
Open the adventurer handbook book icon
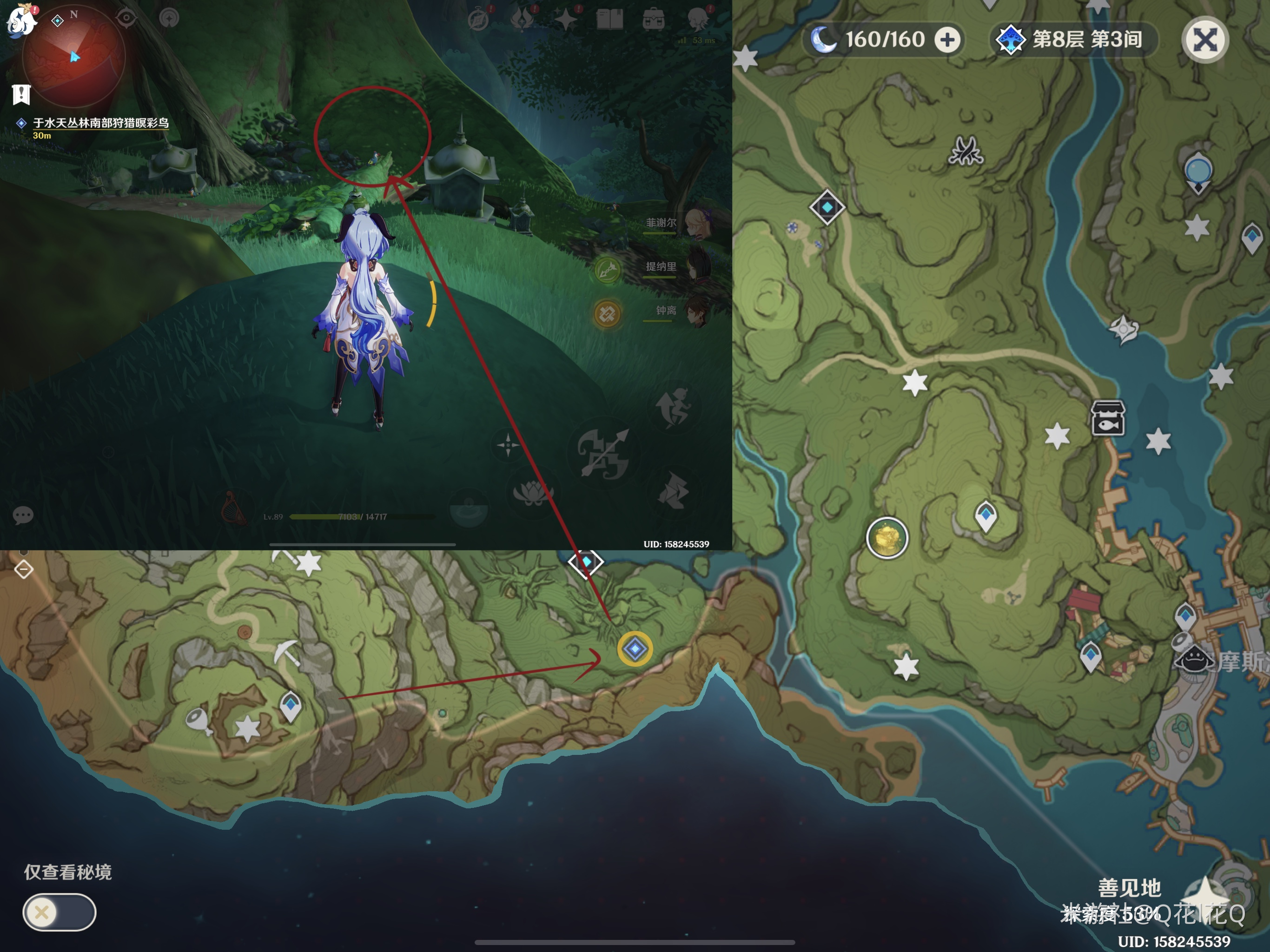(x=609, y=20)
